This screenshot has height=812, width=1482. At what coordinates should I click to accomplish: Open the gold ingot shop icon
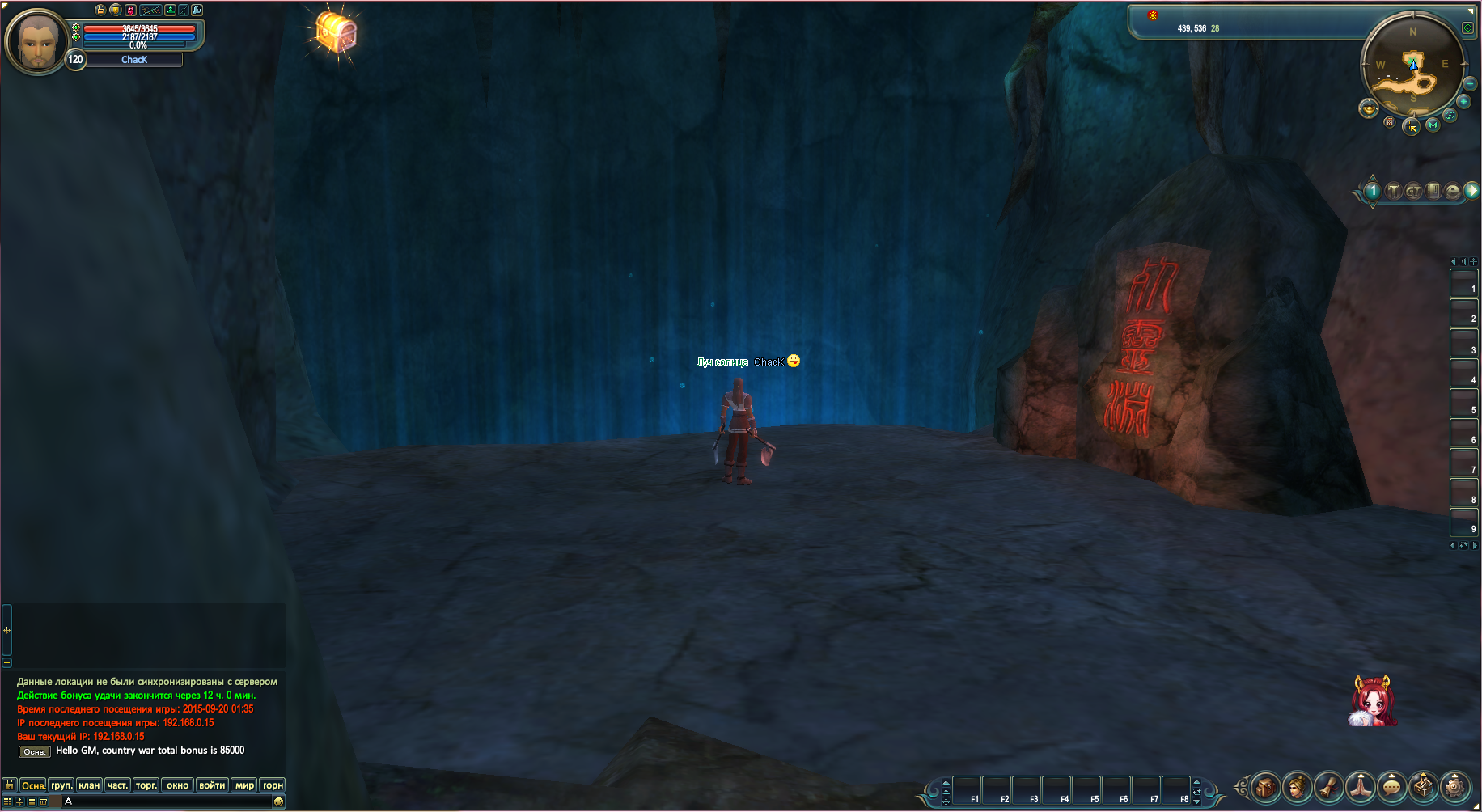point(1368,108)
